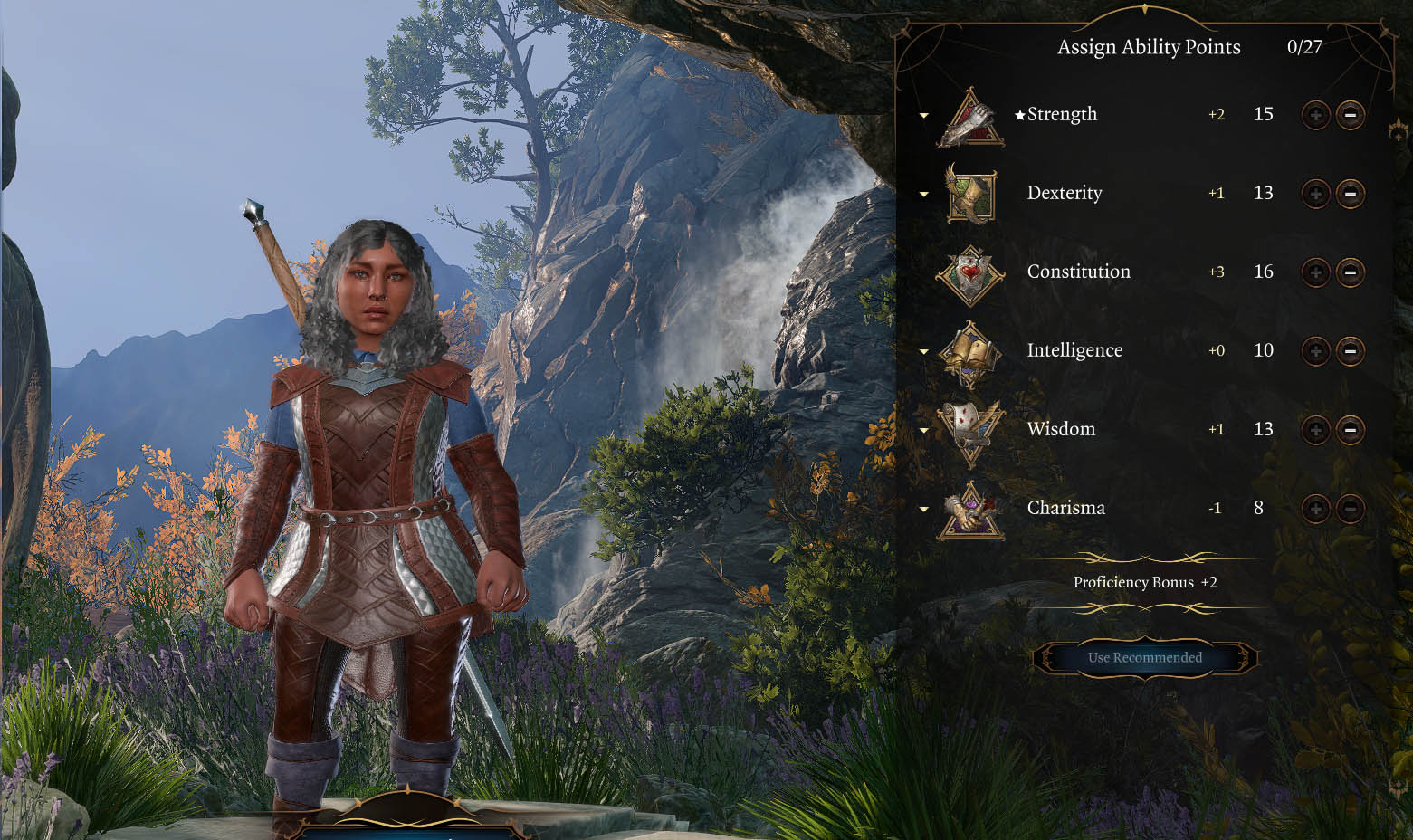Click the Strength gauntlet icon
1413x840 pixels.
pyautogui.click(x=970, y=119)
